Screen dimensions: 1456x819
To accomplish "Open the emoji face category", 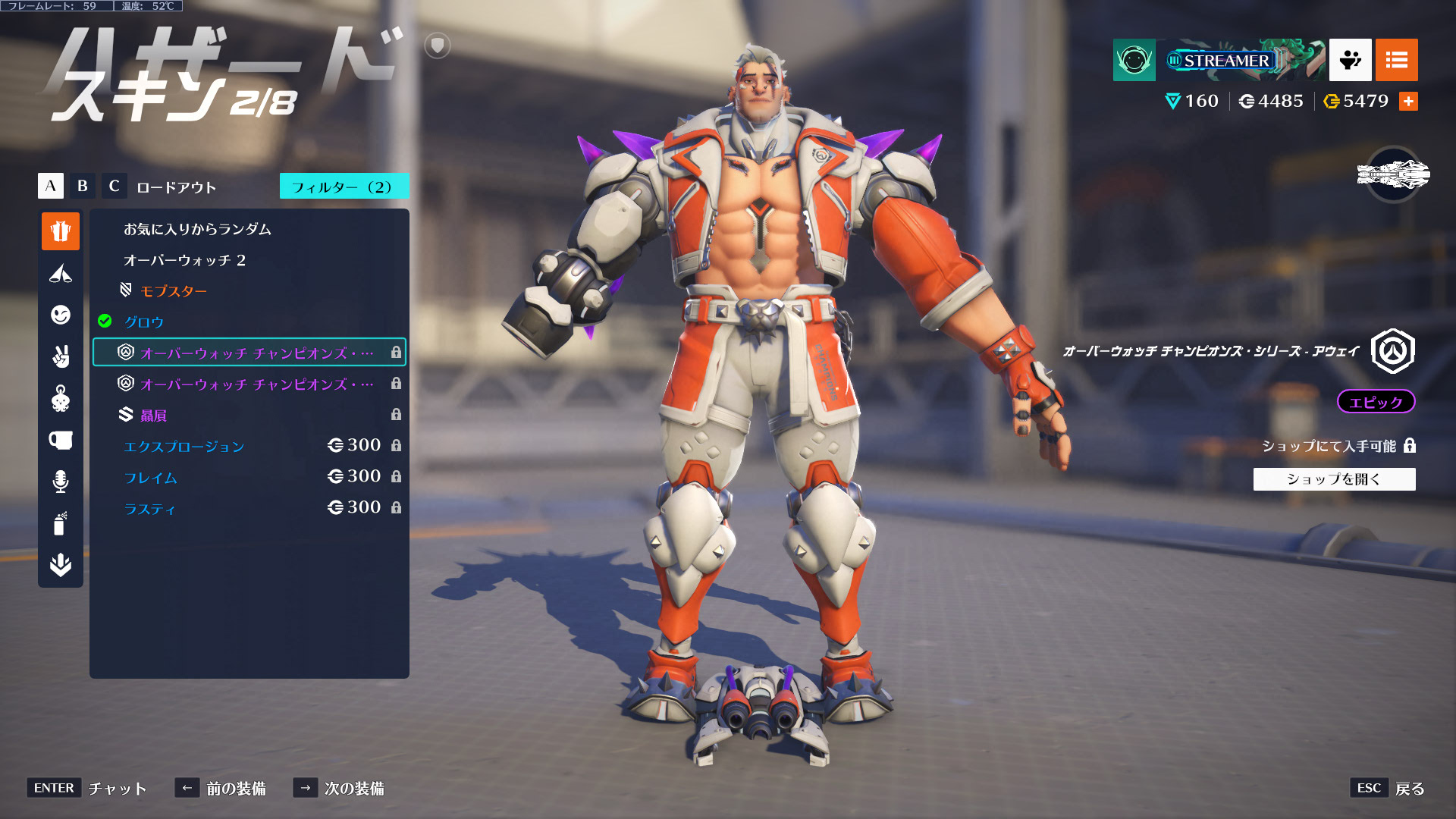I will (x=61, y=315).
